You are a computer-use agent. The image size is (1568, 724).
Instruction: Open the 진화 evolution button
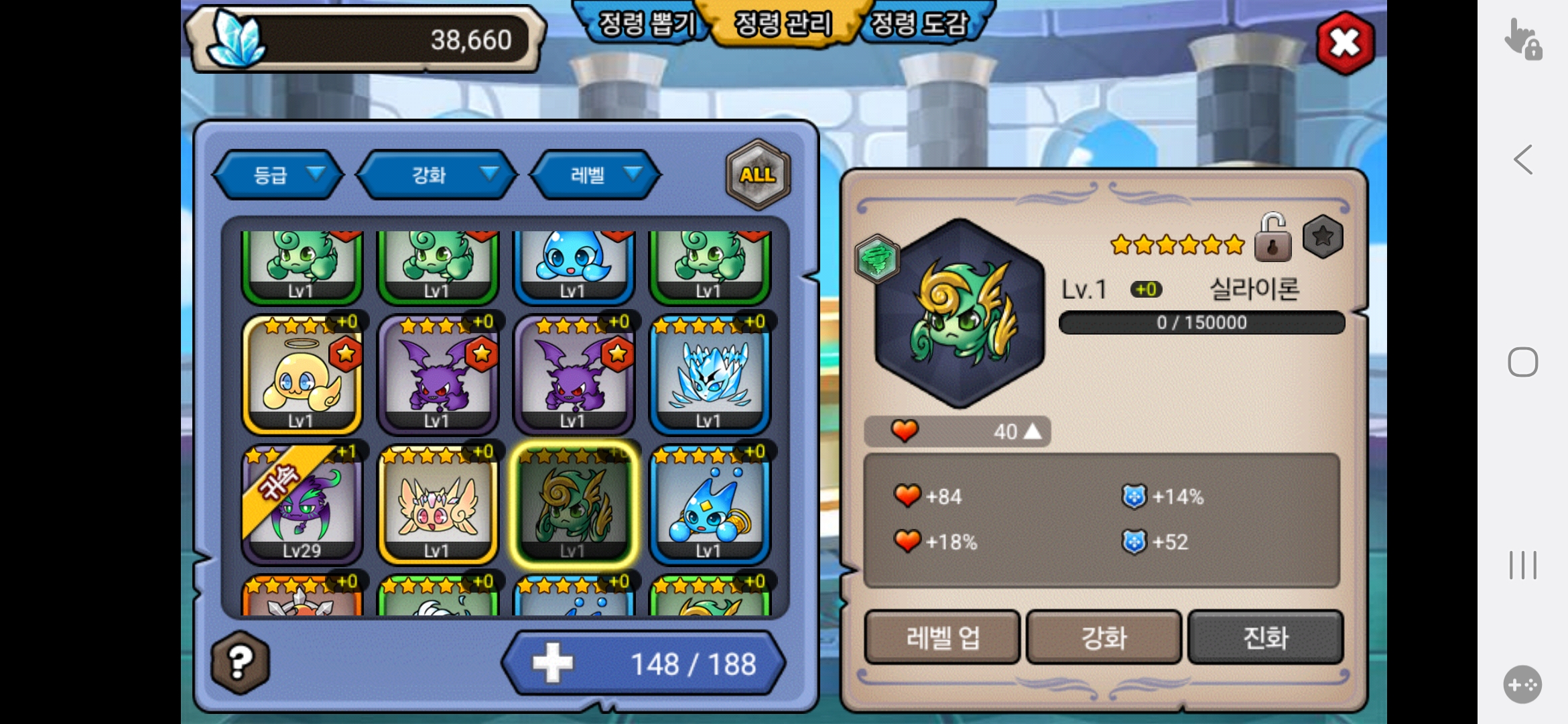[1265, 638]
